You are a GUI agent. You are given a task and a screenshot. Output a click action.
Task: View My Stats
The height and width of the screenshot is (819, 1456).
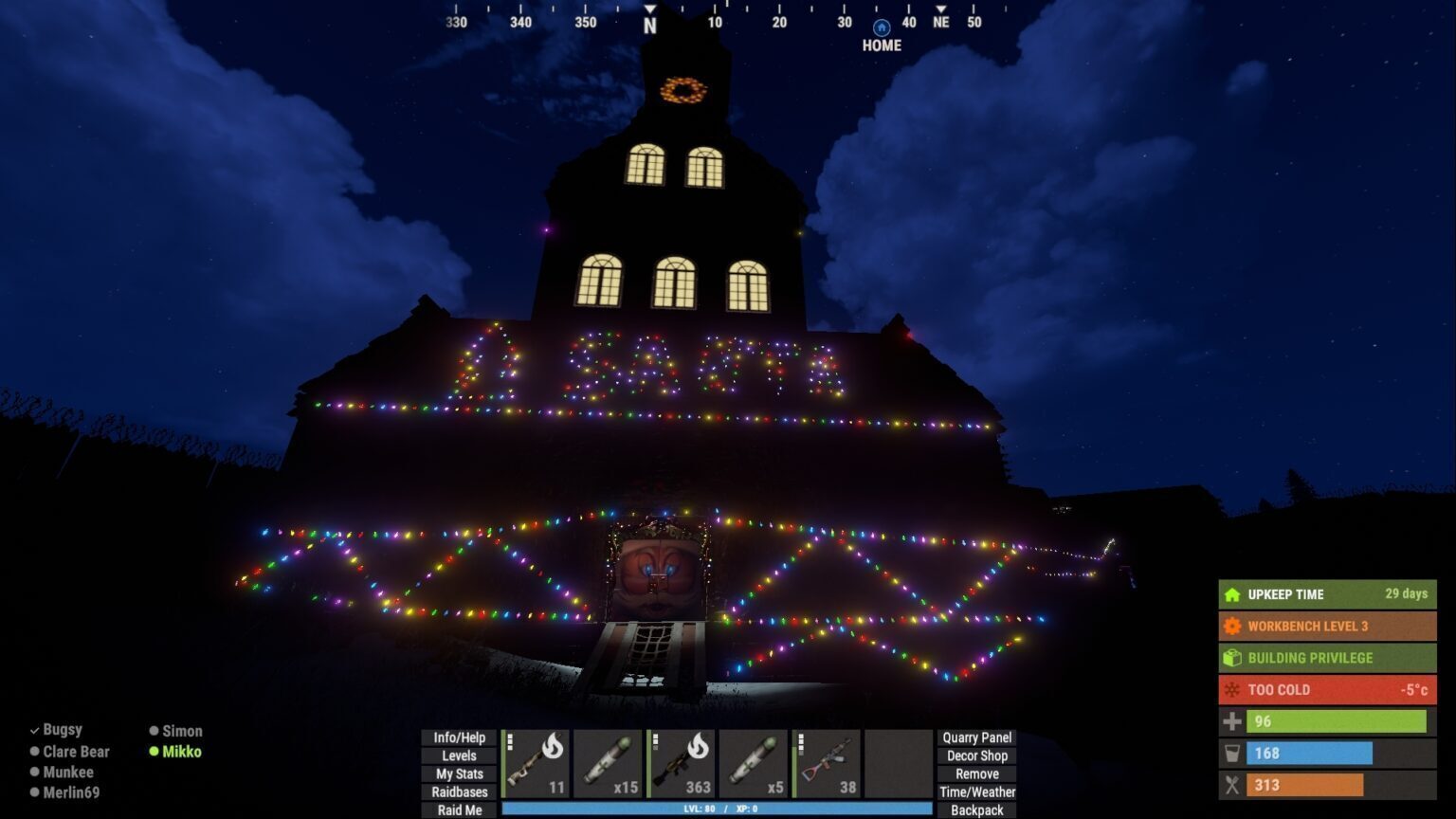[x=459, y=773]
